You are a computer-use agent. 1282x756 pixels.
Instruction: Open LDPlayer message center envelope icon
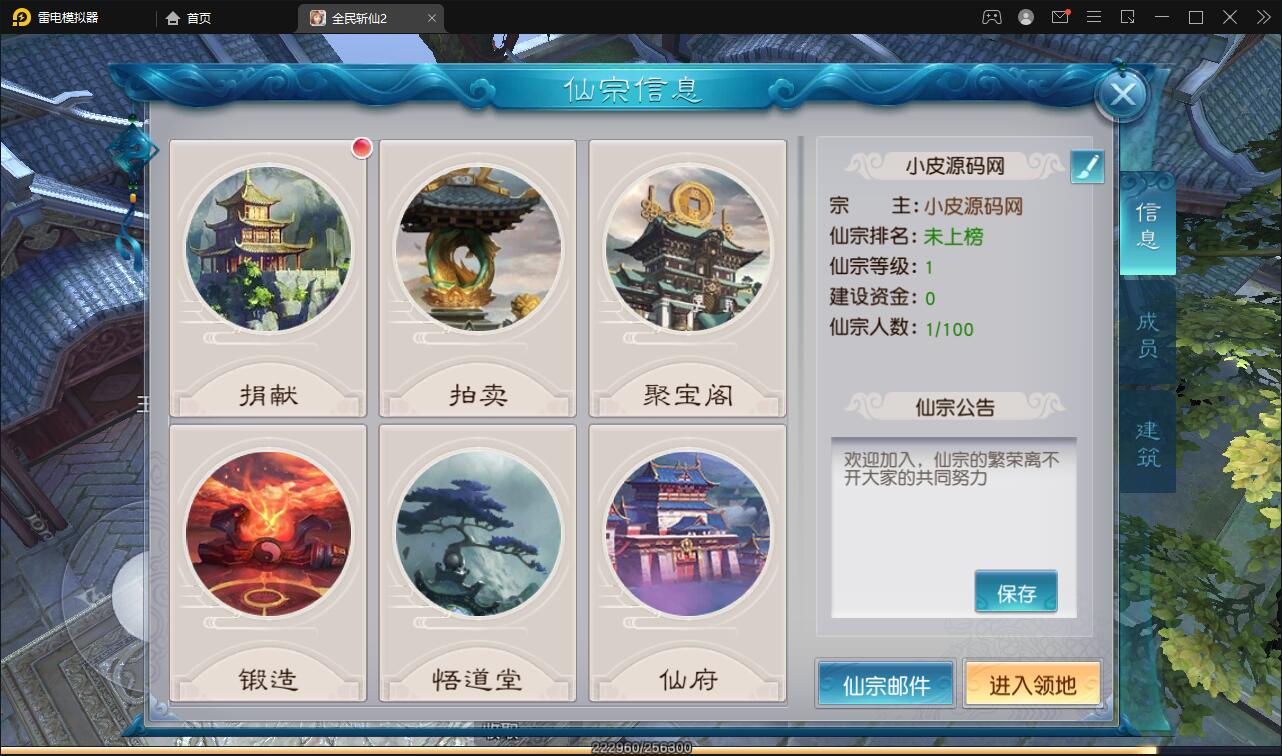pos(1060,16)
